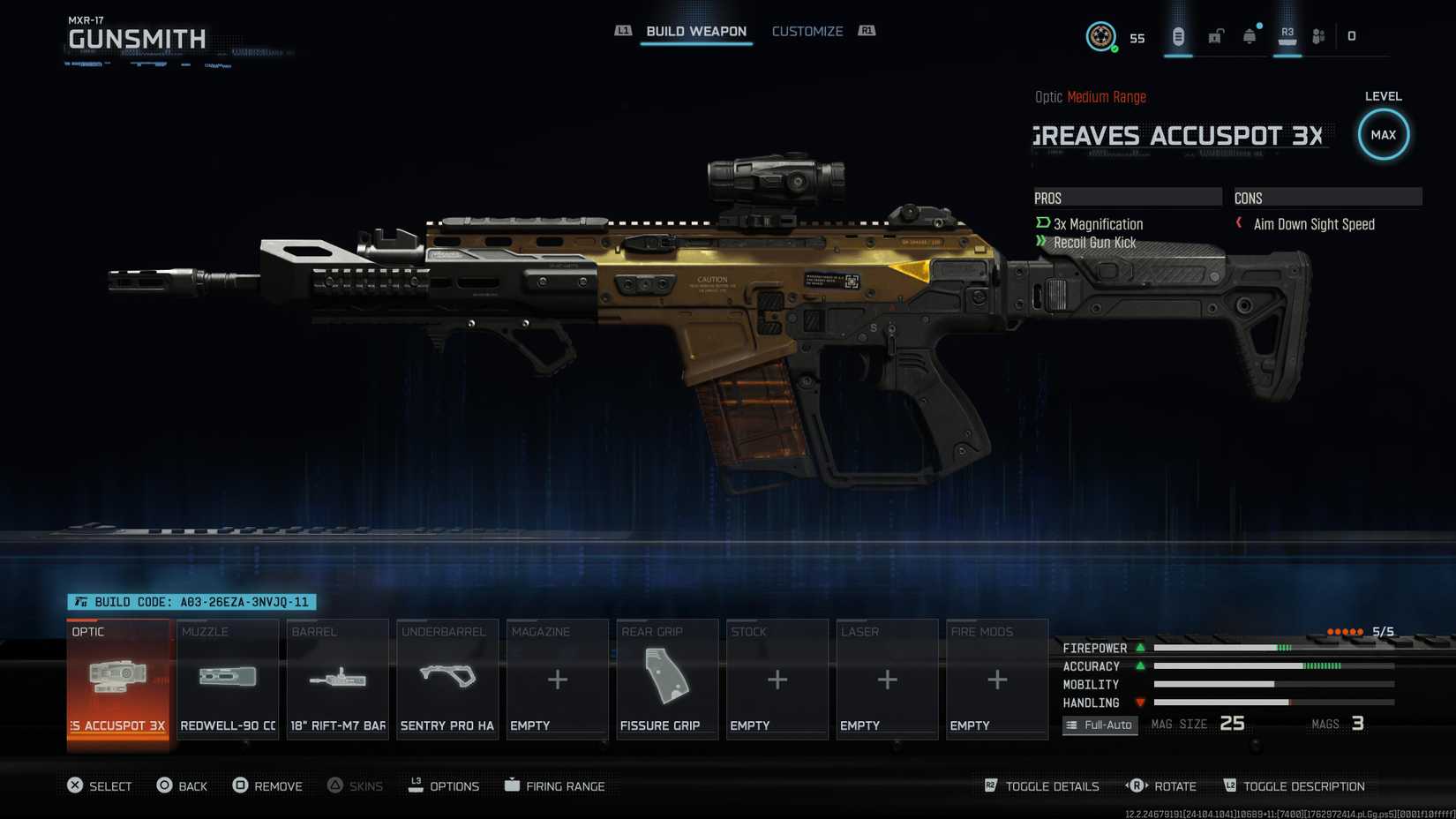Click the Firing Range button
The width and height of the screenshot is (1456, 819).
(x=556, y=785)
